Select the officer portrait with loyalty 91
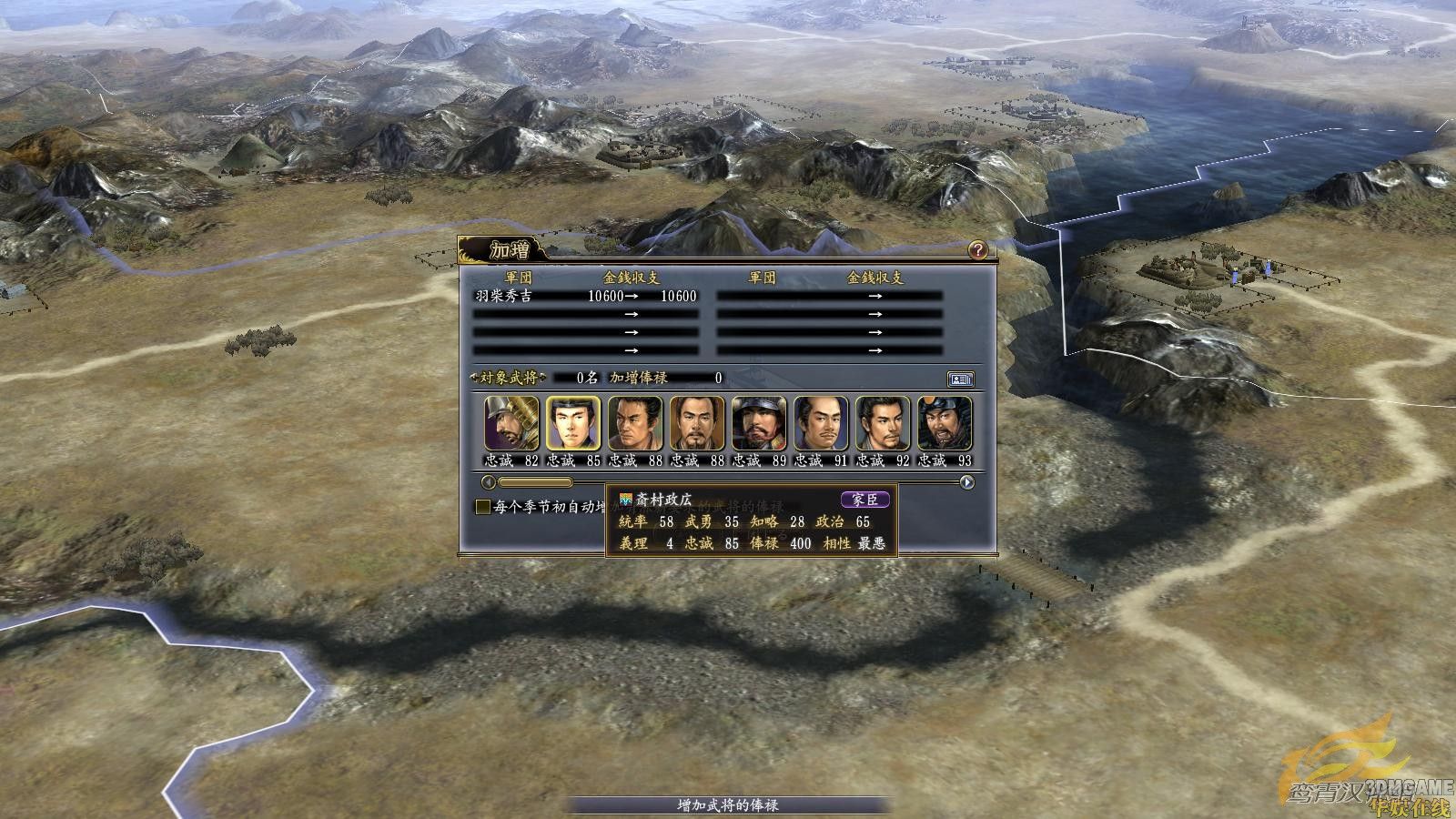The image size is (1456, 819). 821,423
